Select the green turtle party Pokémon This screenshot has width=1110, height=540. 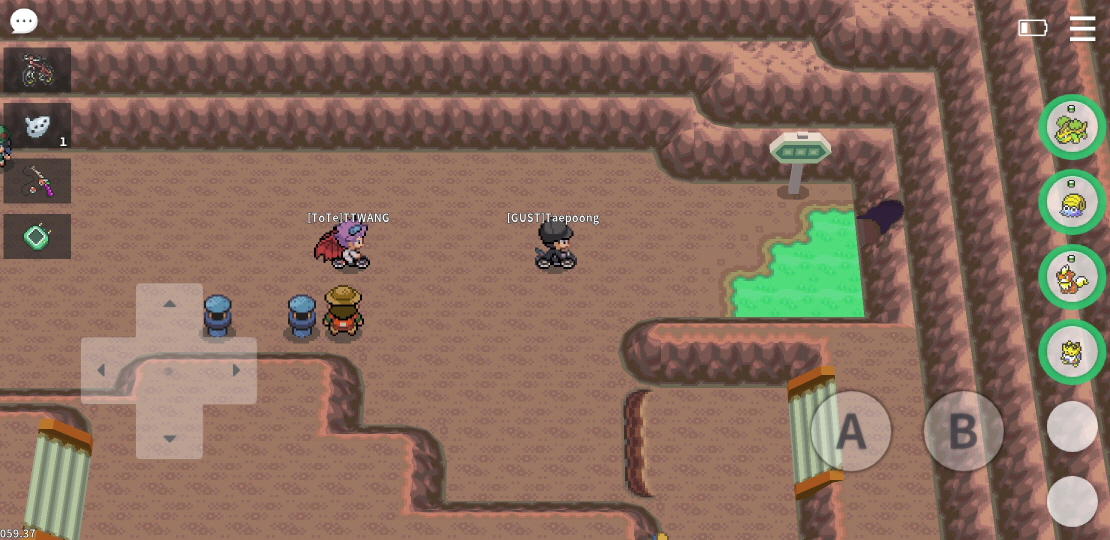[x=1072, y=127]
